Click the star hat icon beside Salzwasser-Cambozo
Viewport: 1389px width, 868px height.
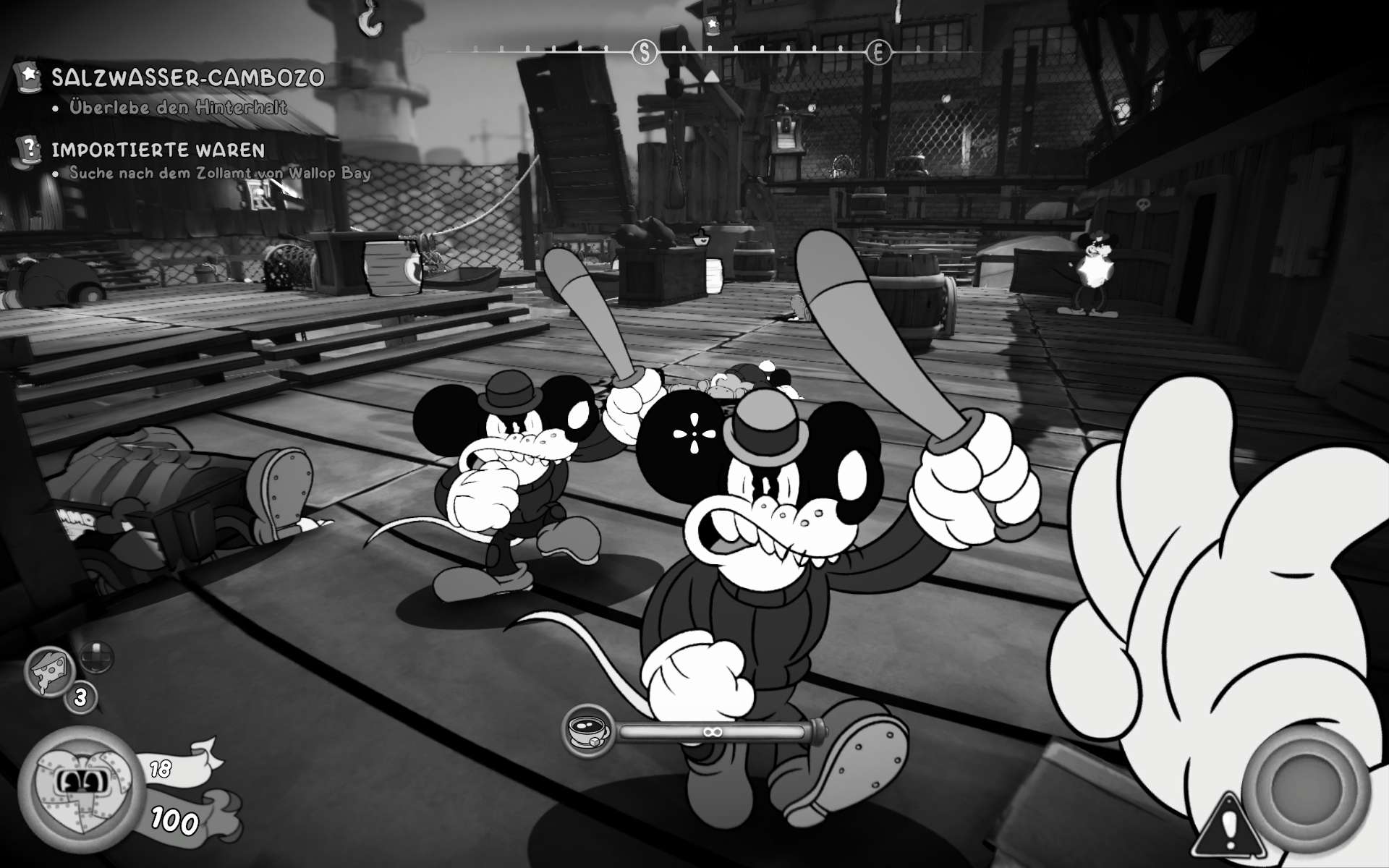point(29,75)
